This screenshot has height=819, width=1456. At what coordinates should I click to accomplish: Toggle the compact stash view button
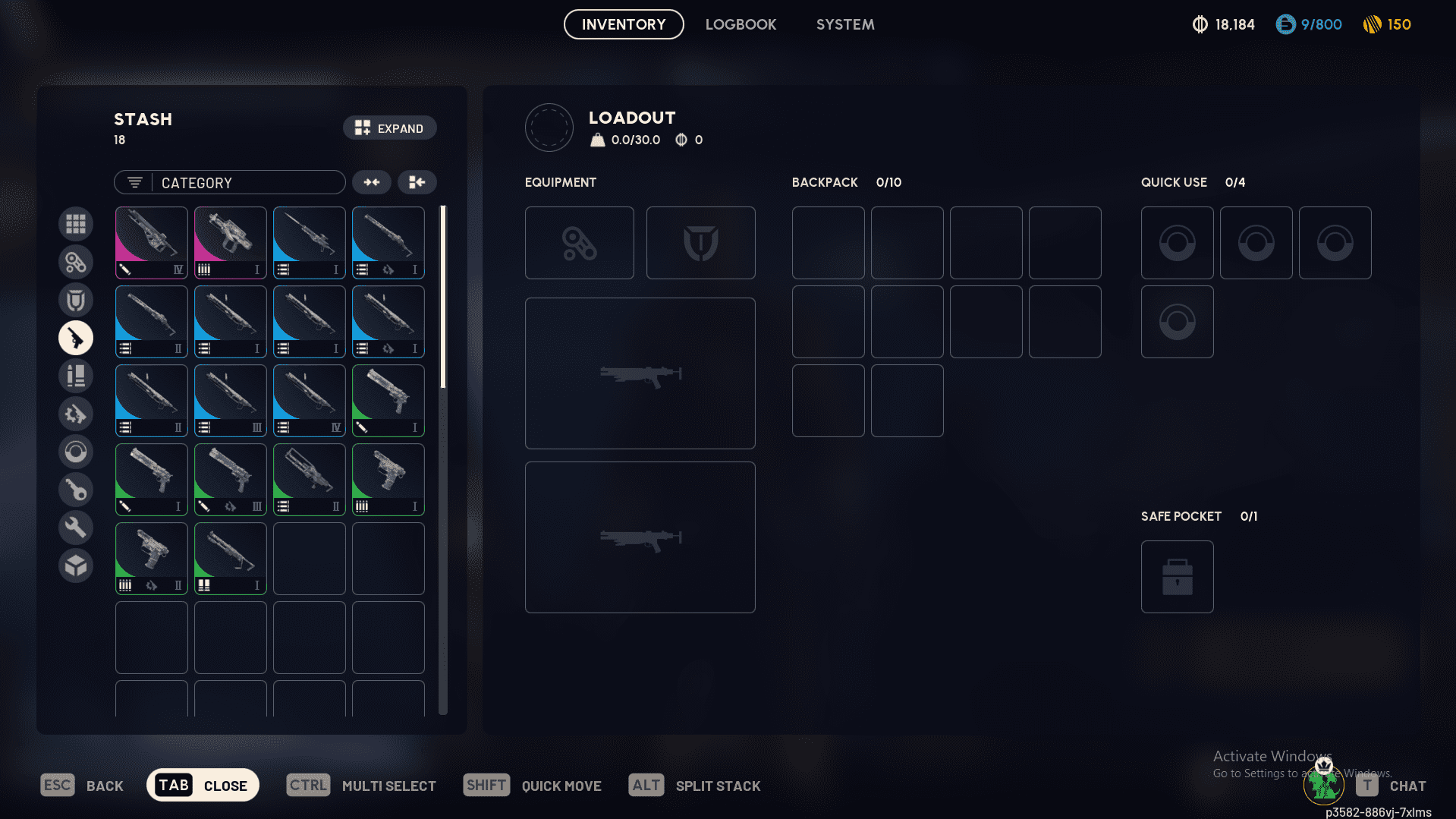pyautogui.click(x=417, y=182)
